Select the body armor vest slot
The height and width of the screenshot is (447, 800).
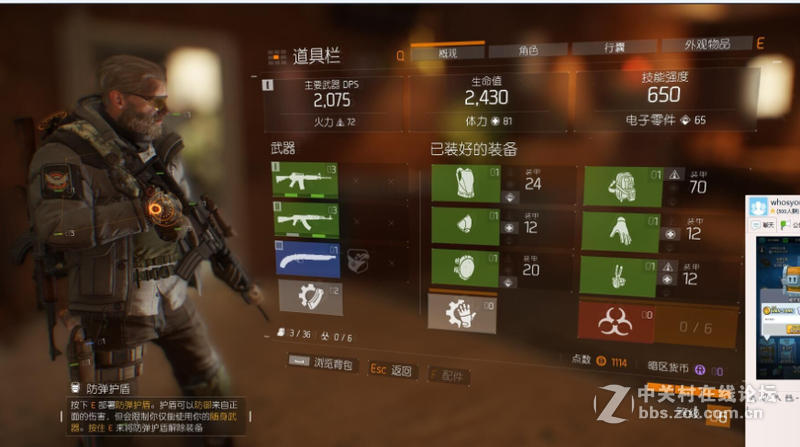point(465,183)
